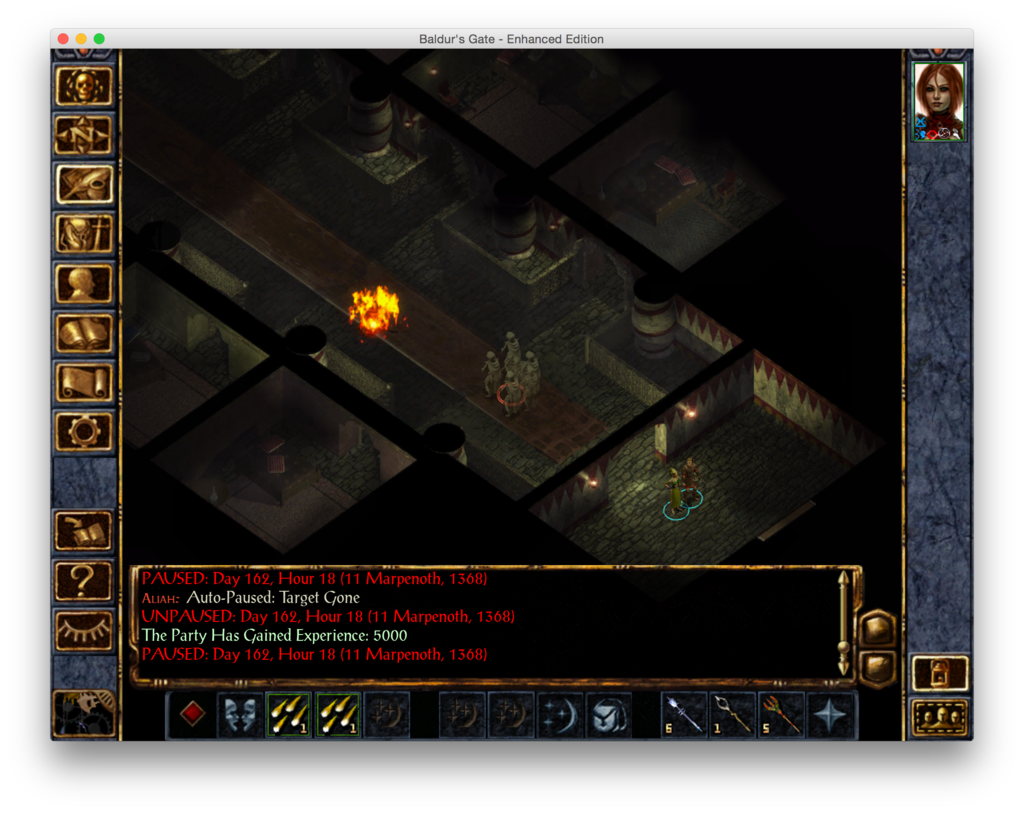
Task: Open the journal quill button
Action: tap(84, 185)
